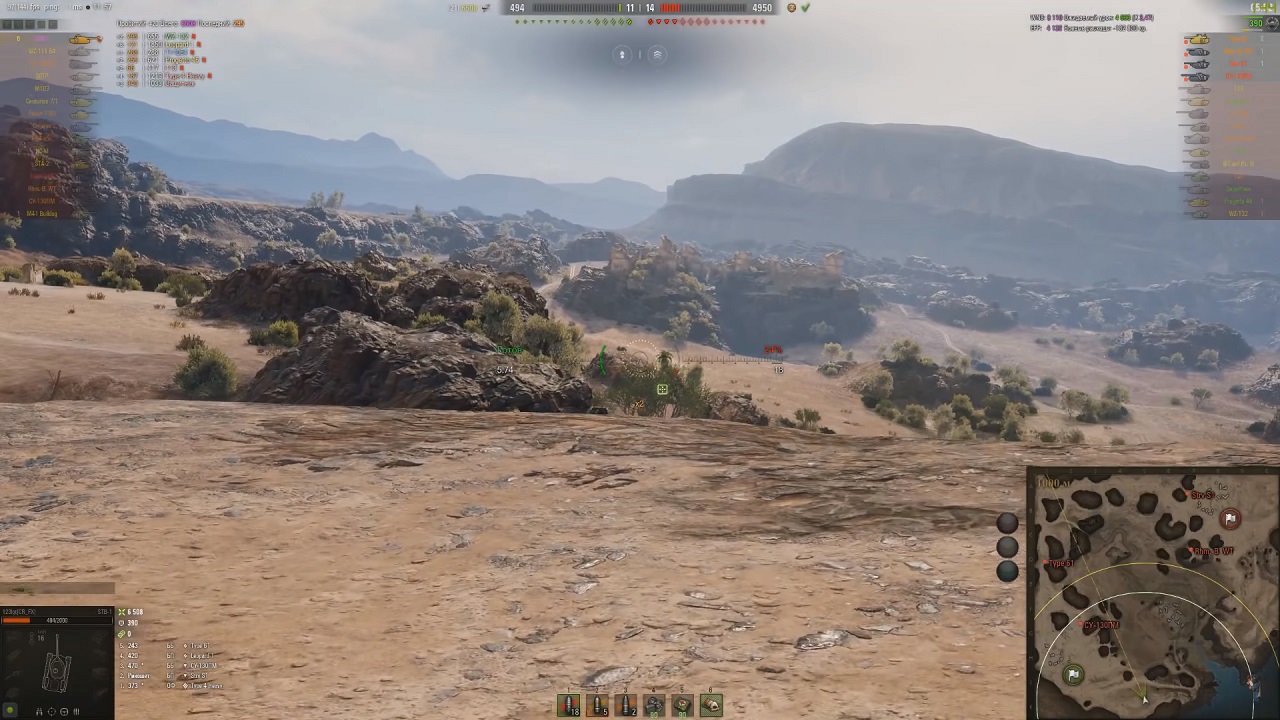This screenshot has height=720, width=1280.
Task: Click the crosshair icon in damage panel
Action: pyautogui.click(x=52, y=711)
